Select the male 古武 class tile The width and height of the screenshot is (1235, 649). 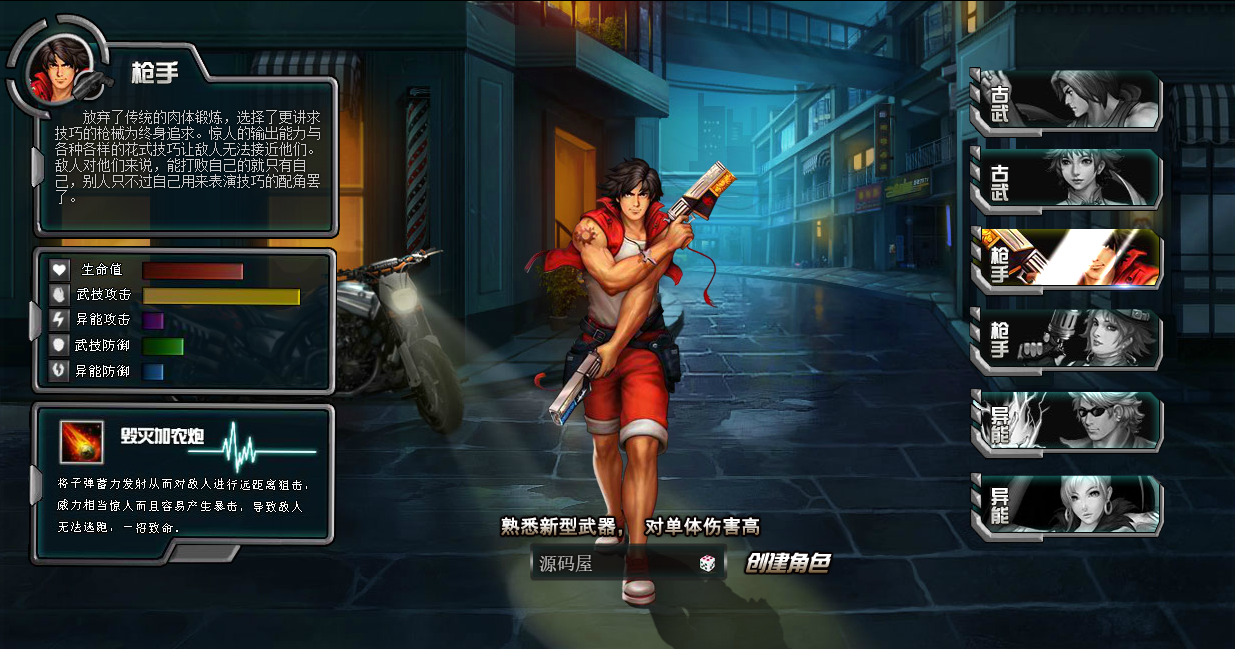coord(1068,101)
